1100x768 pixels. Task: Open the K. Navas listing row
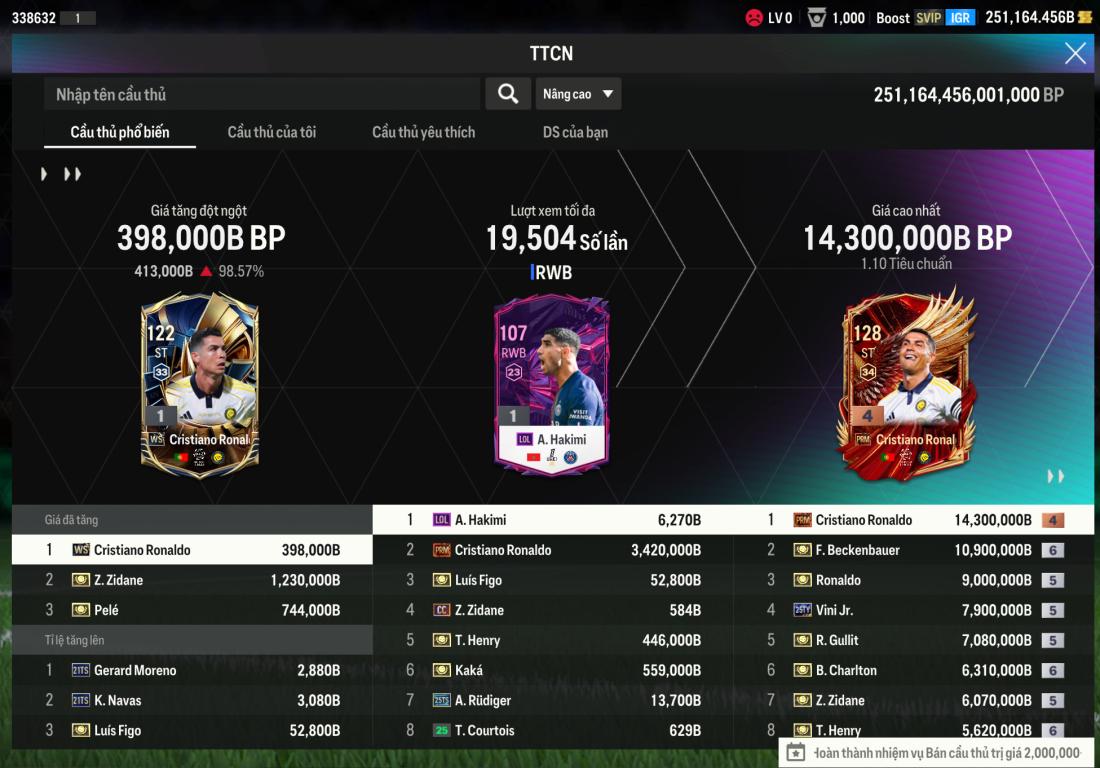(x=192, y=700)
